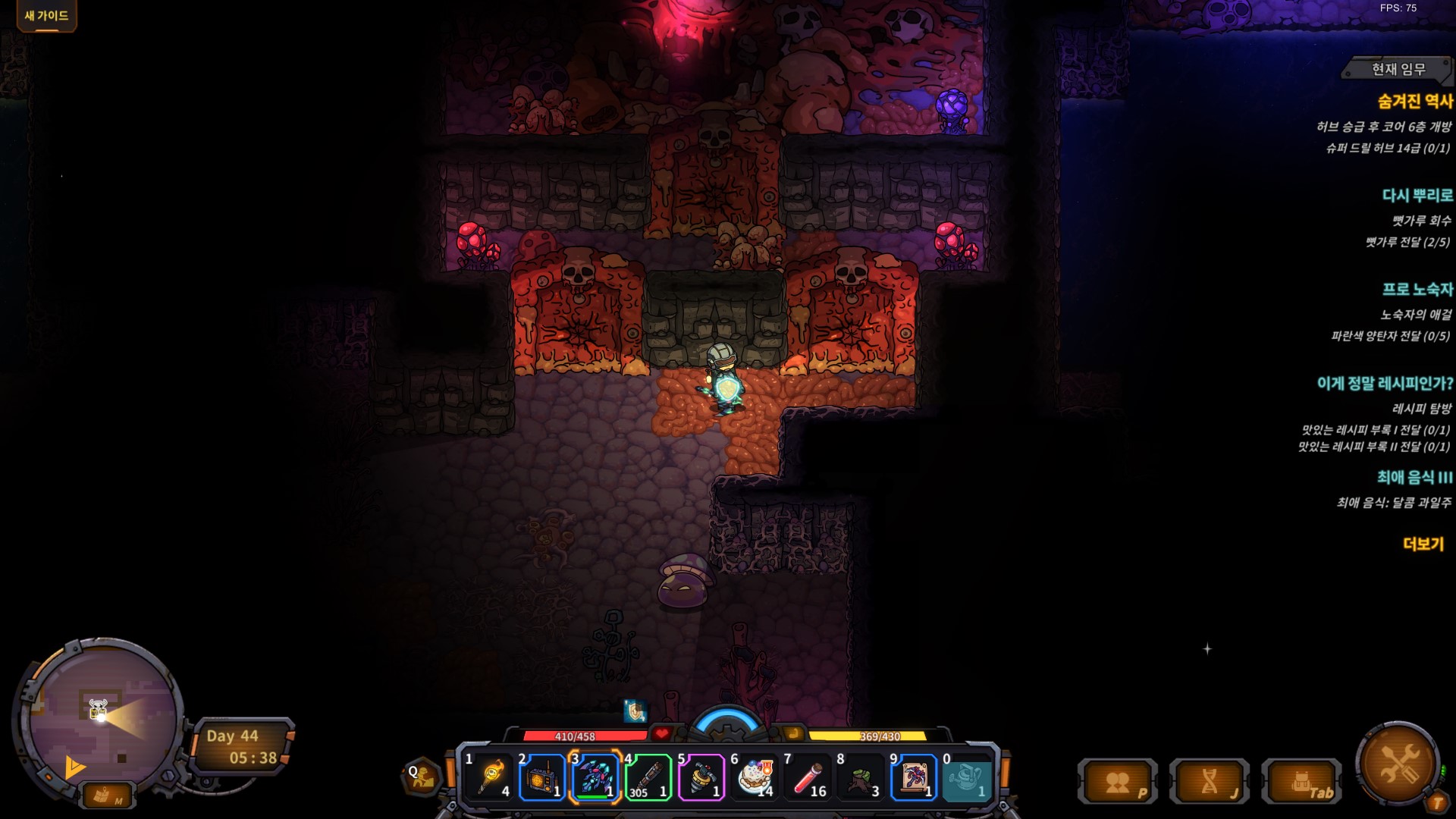1456x819 pixels.
Task: Show more quests with the 더보기 link
Action: click(x=1423, y=544)
